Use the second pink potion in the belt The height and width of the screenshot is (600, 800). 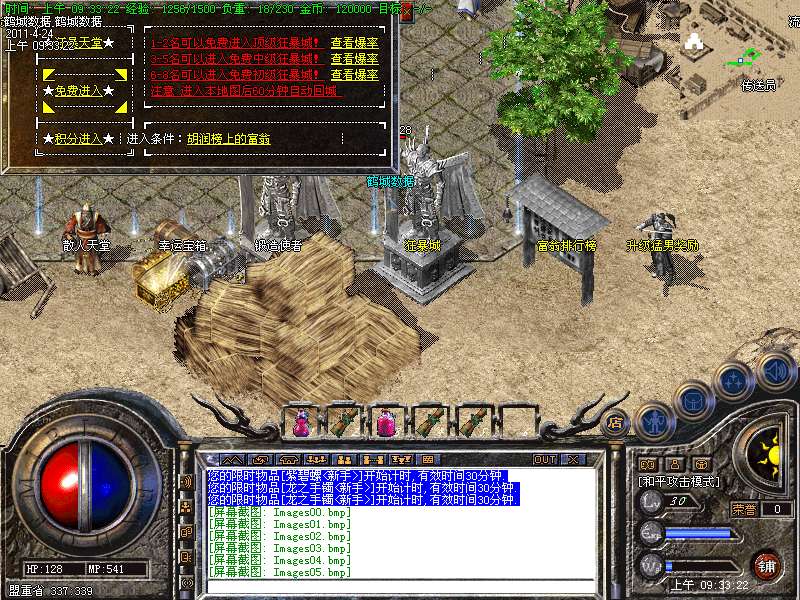click(387, 423)
